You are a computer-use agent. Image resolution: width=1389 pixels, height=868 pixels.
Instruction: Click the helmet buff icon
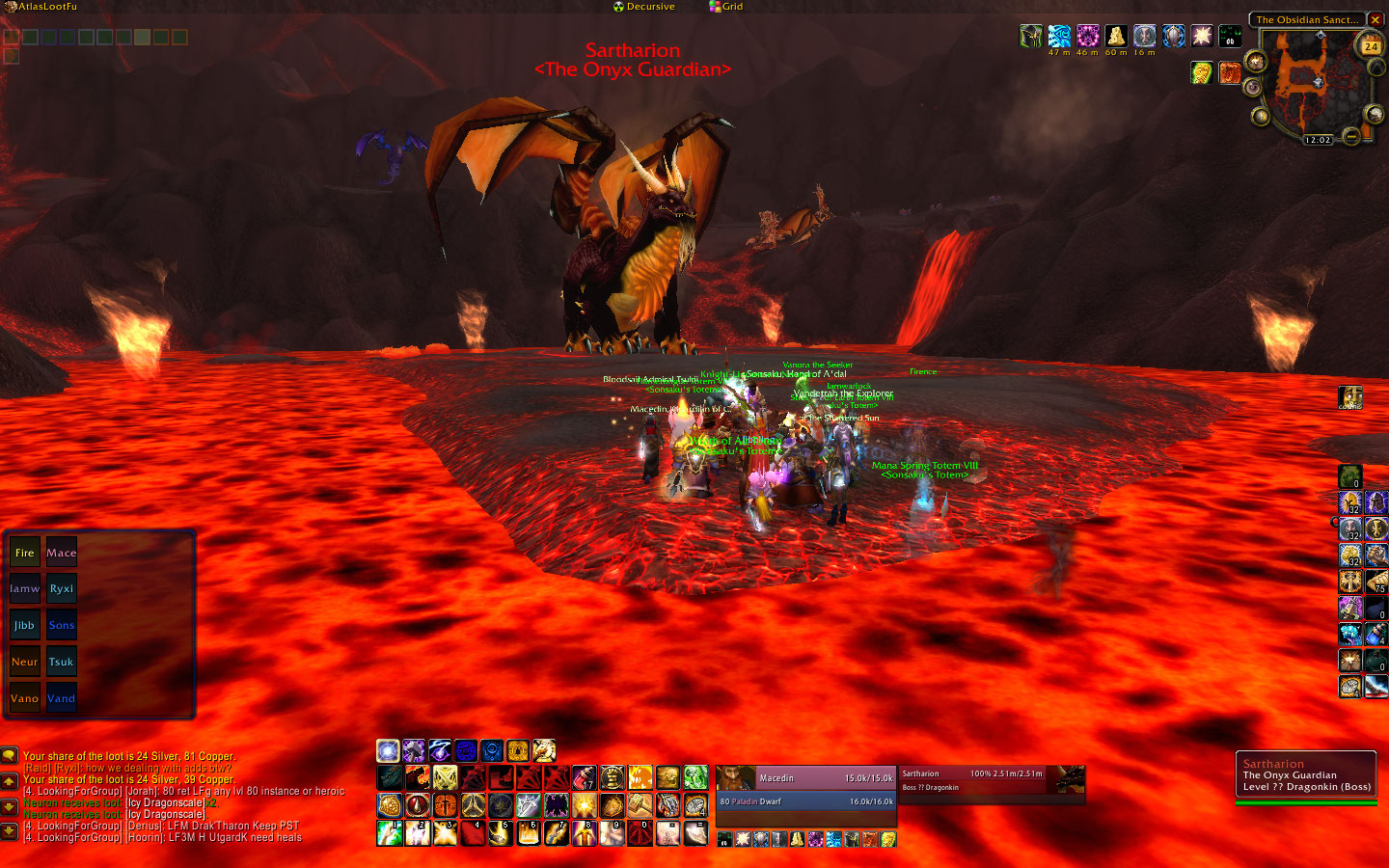click(1031, 37)
